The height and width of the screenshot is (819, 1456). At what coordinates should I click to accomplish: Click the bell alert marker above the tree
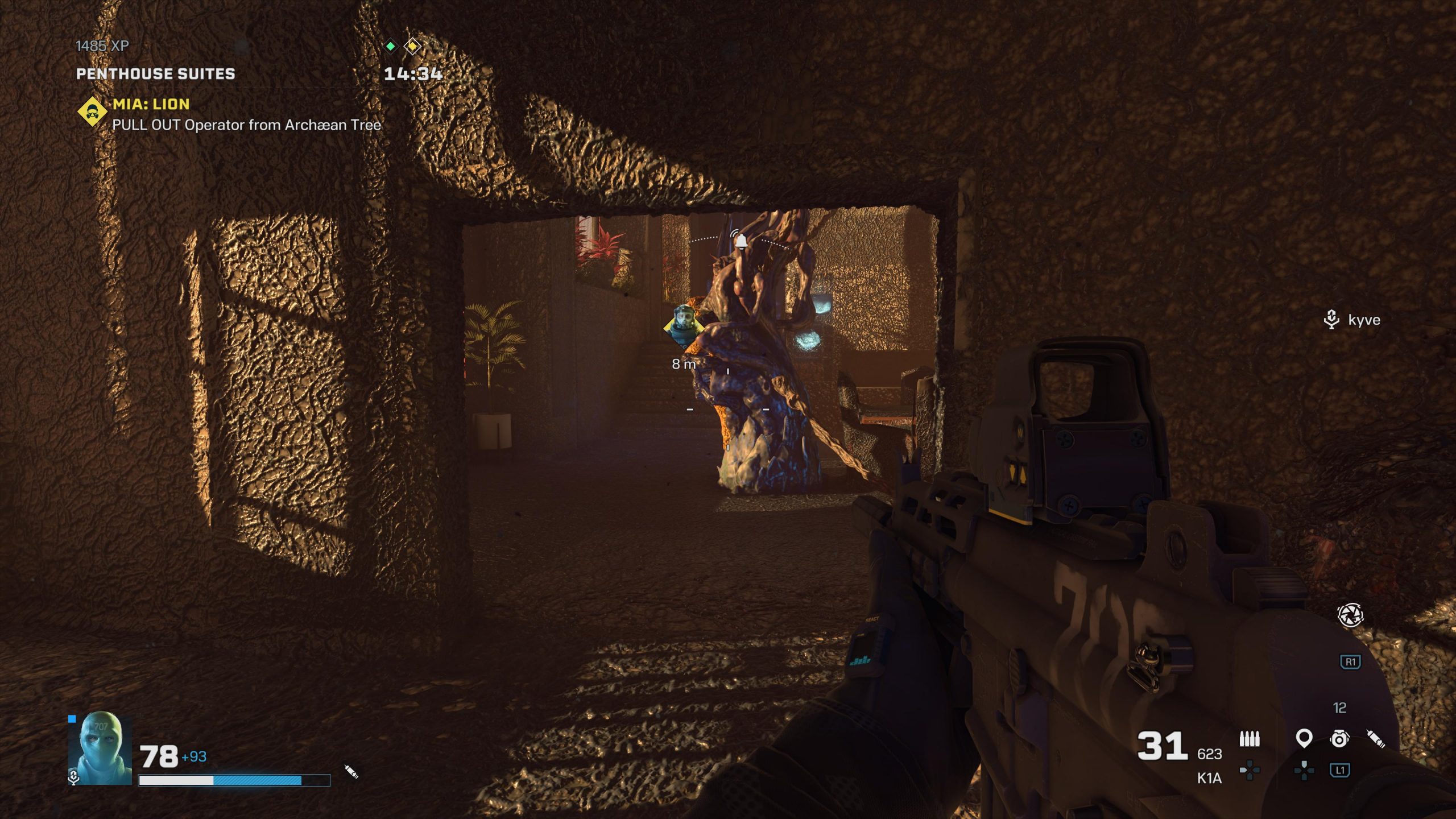740,241
